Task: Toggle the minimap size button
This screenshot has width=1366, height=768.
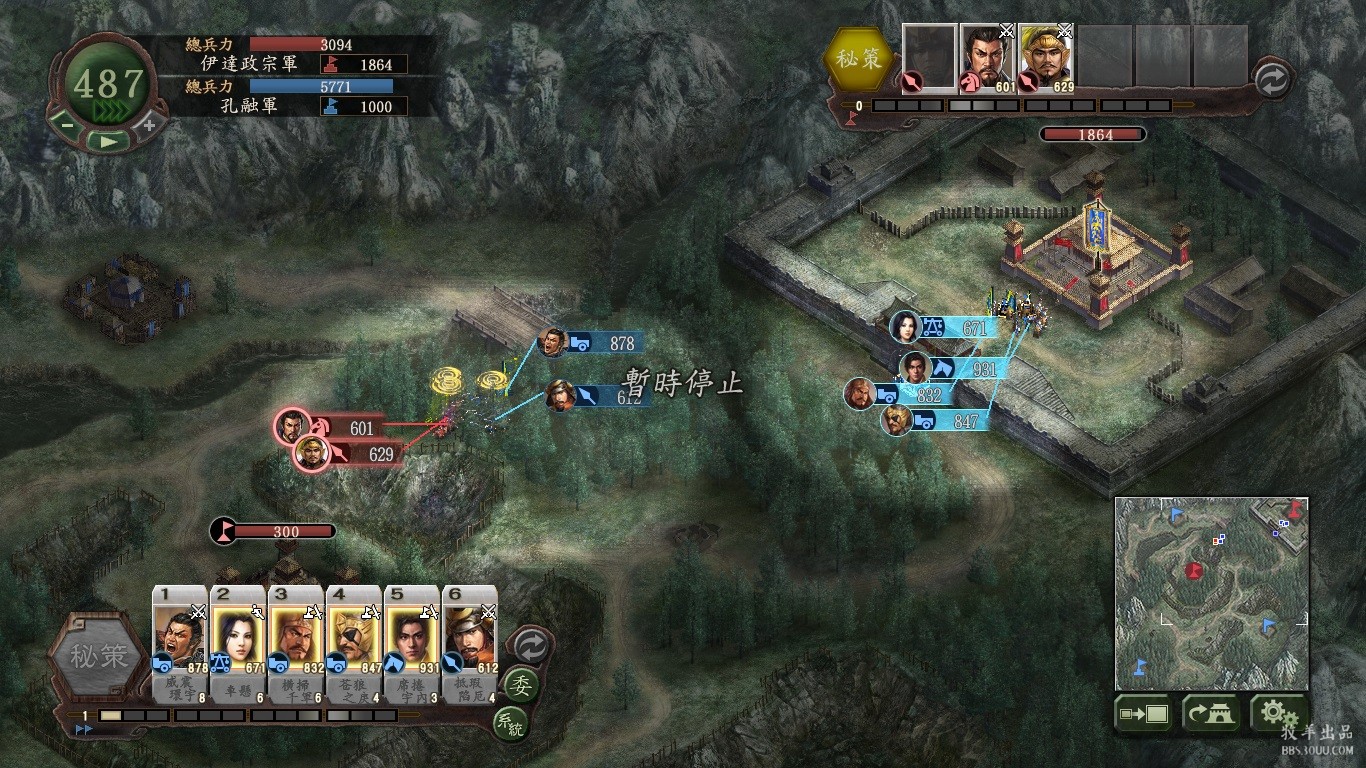Action: [x=1143, y=715]
